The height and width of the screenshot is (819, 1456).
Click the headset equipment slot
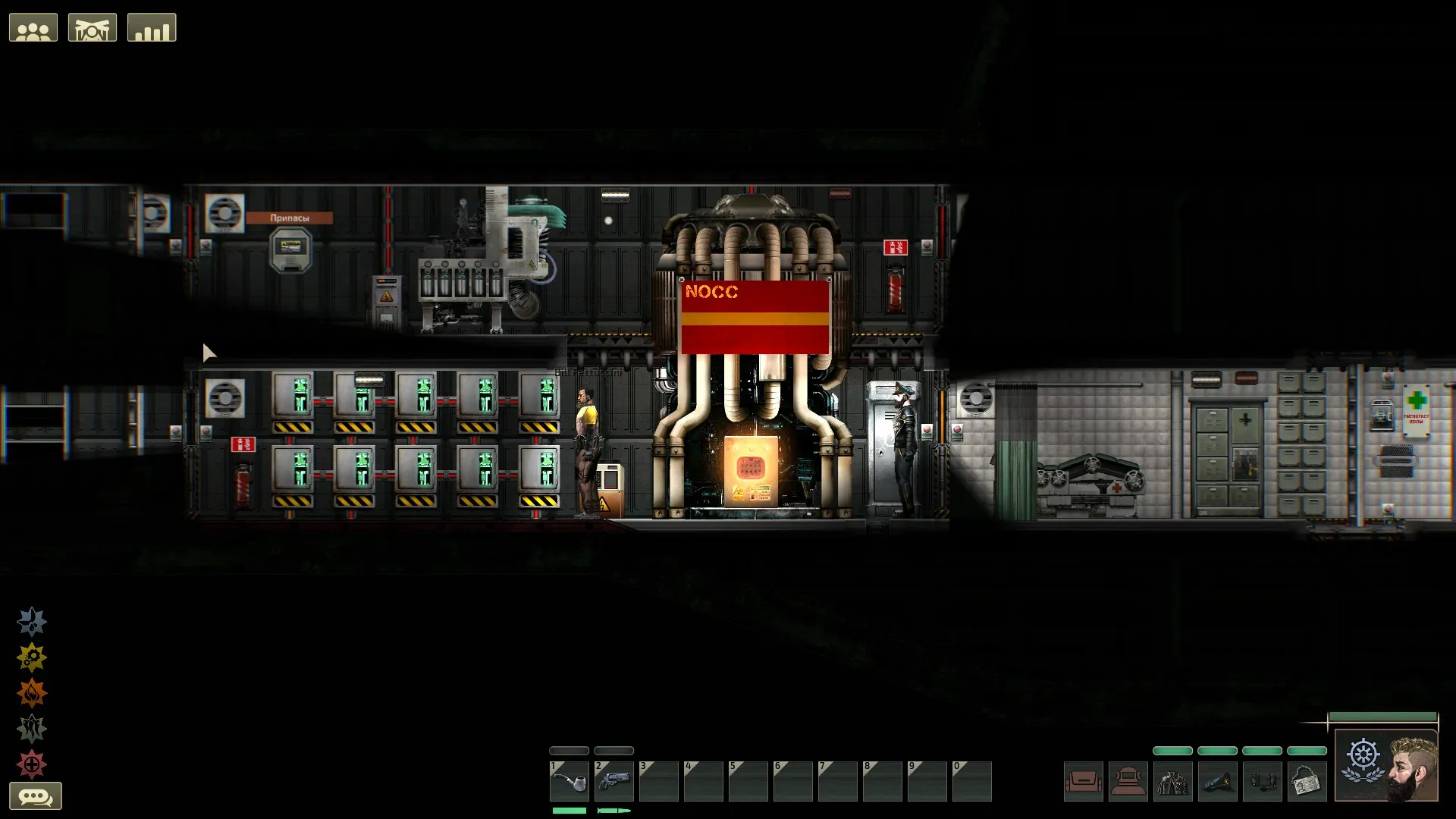(1262, 781)
